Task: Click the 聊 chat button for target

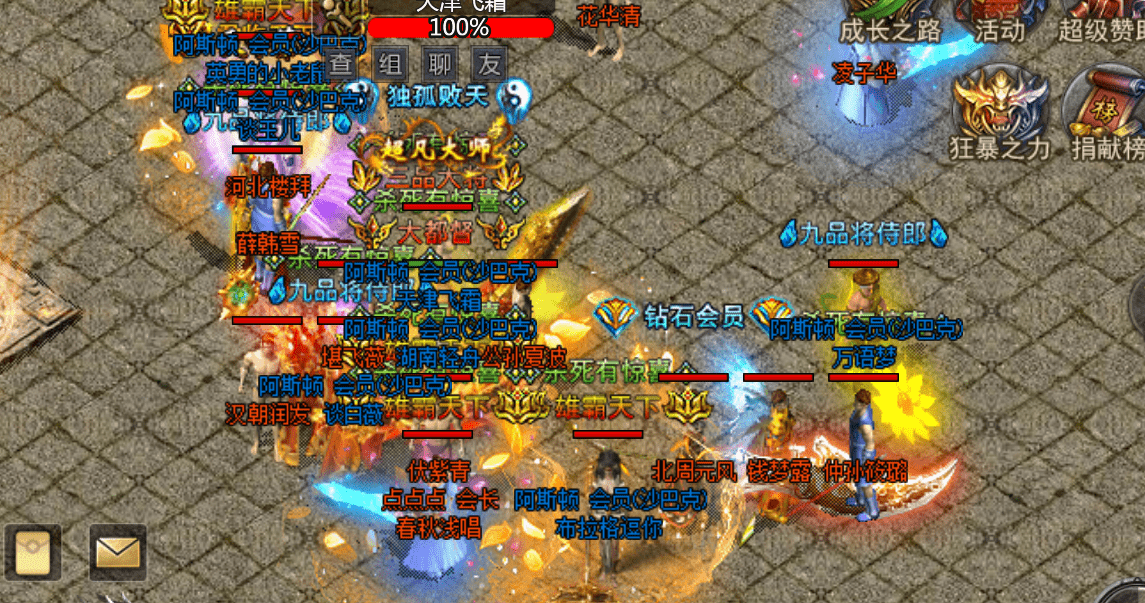Action: click(x=440, y=66)
